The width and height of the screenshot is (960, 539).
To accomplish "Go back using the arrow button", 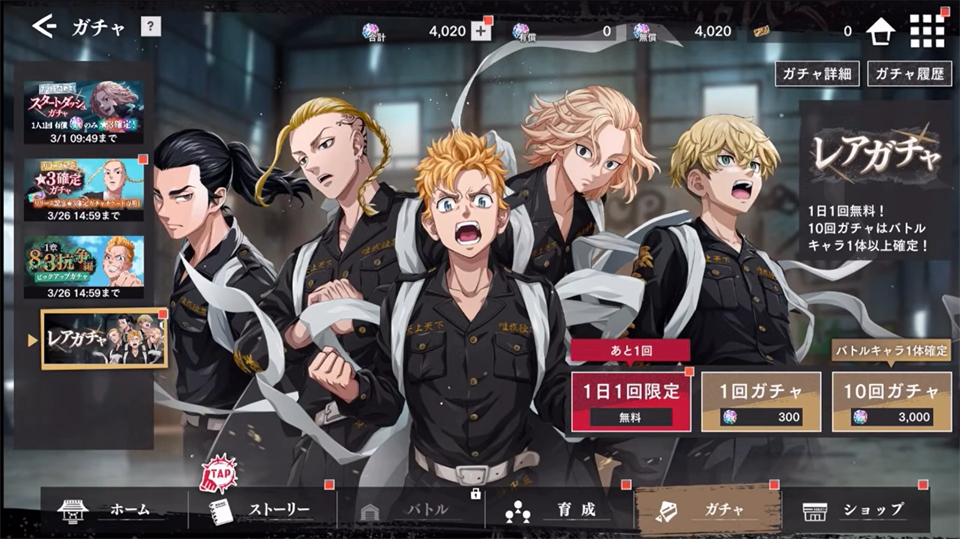I will coord(44,27).
